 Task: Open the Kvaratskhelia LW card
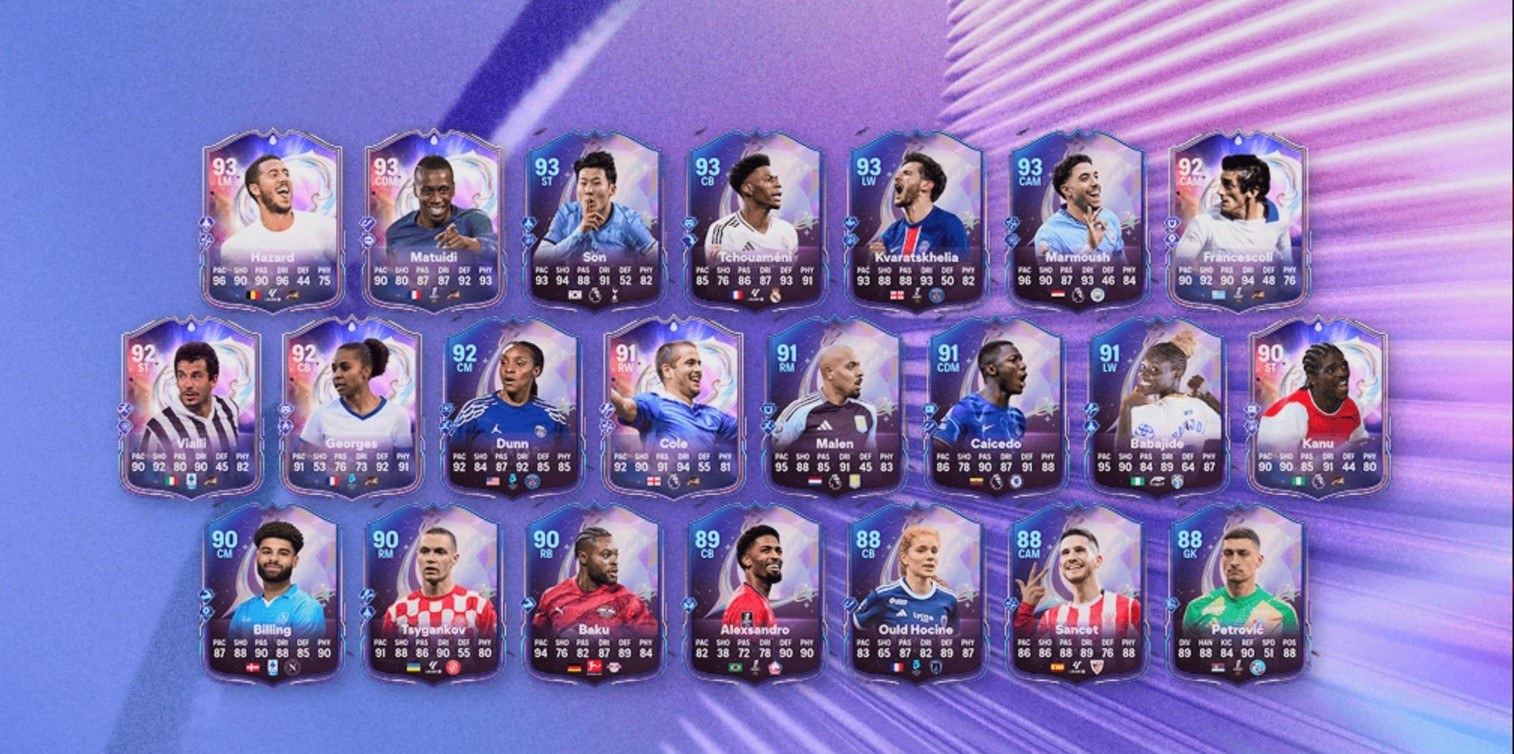(x=915, y=220)
